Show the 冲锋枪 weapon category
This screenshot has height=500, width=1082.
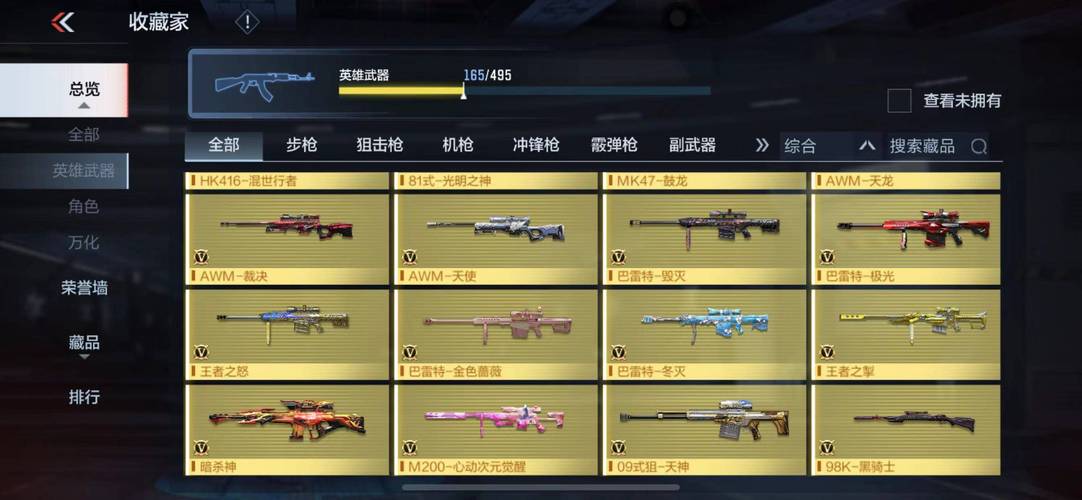(536, 145)
